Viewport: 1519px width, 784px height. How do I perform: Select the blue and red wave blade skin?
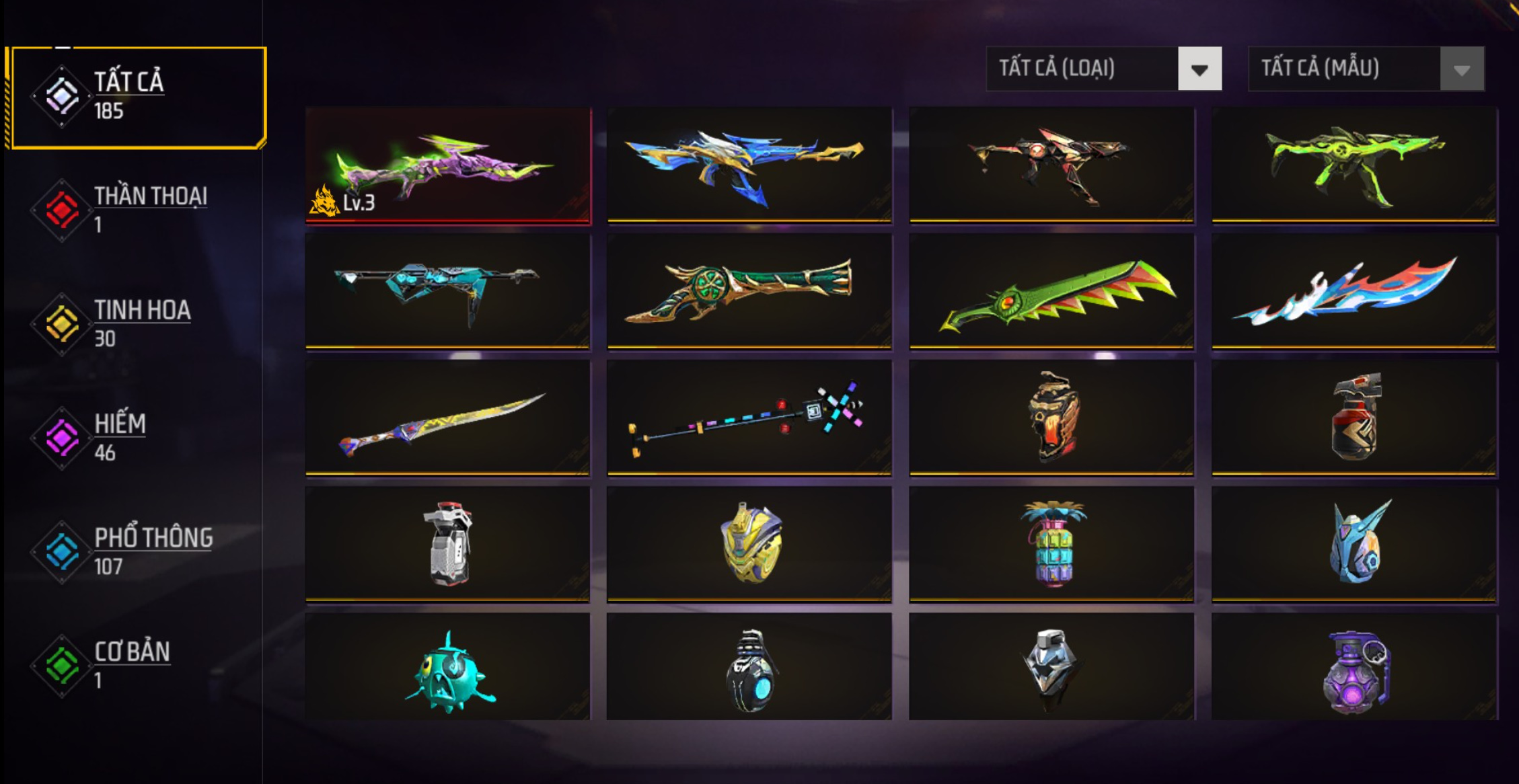pyautogui.click(x=1354, y=291)
